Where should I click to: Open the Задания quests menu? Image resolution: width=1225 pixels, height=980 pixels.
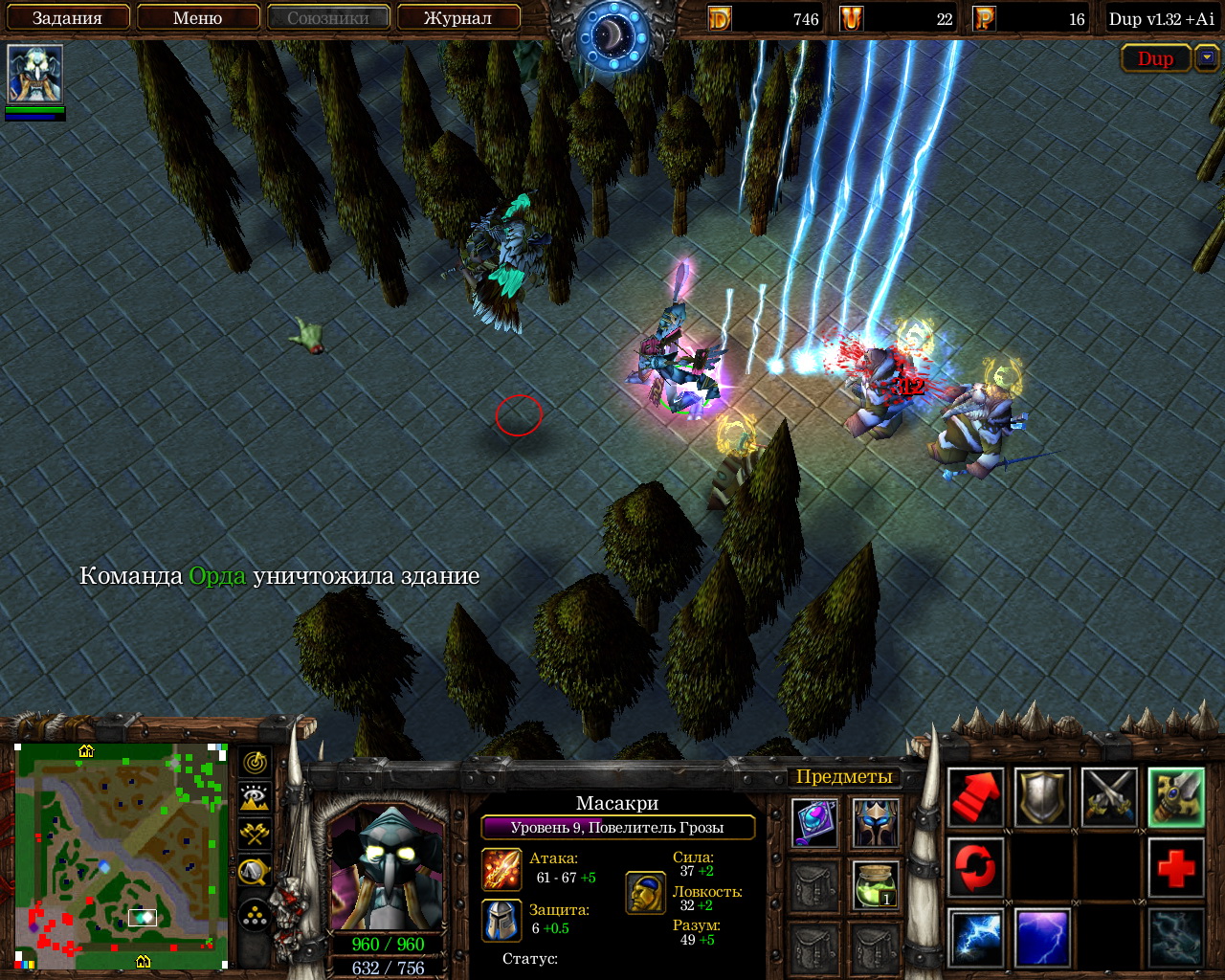pos(67,18)
